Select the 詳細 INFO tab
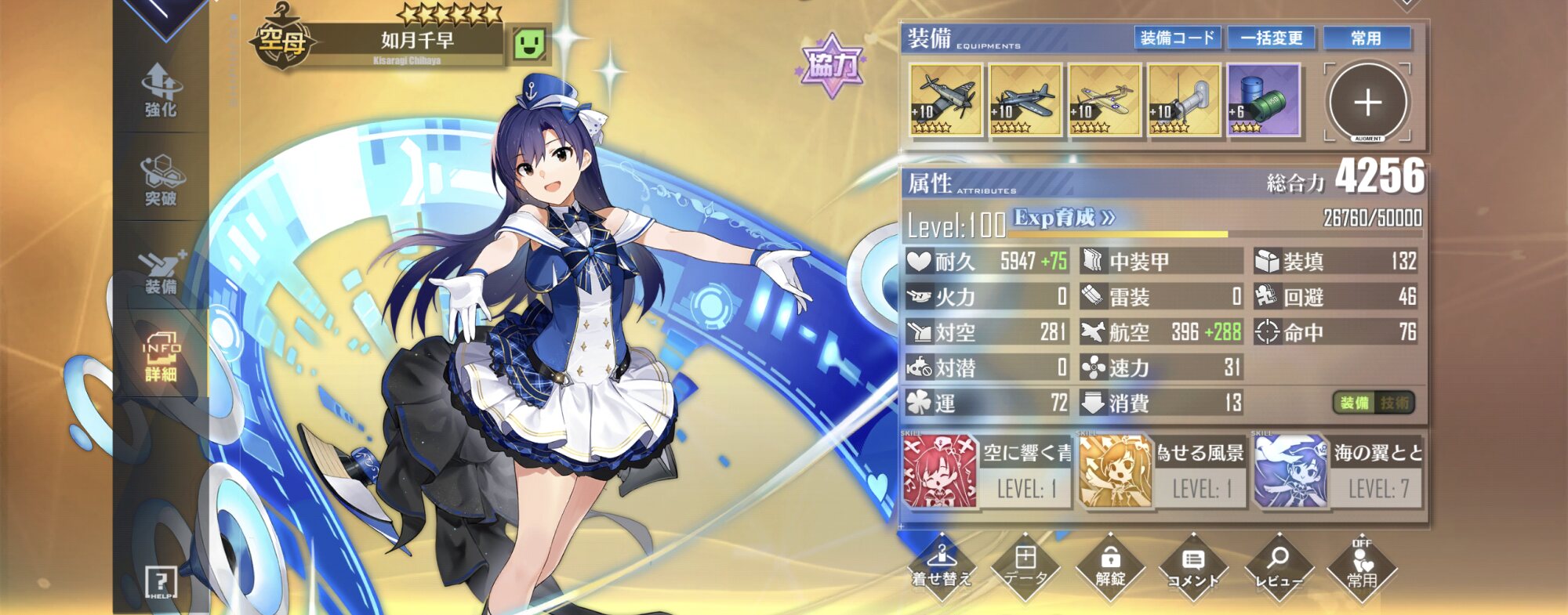1568x615 pixels. coord(161,356)
